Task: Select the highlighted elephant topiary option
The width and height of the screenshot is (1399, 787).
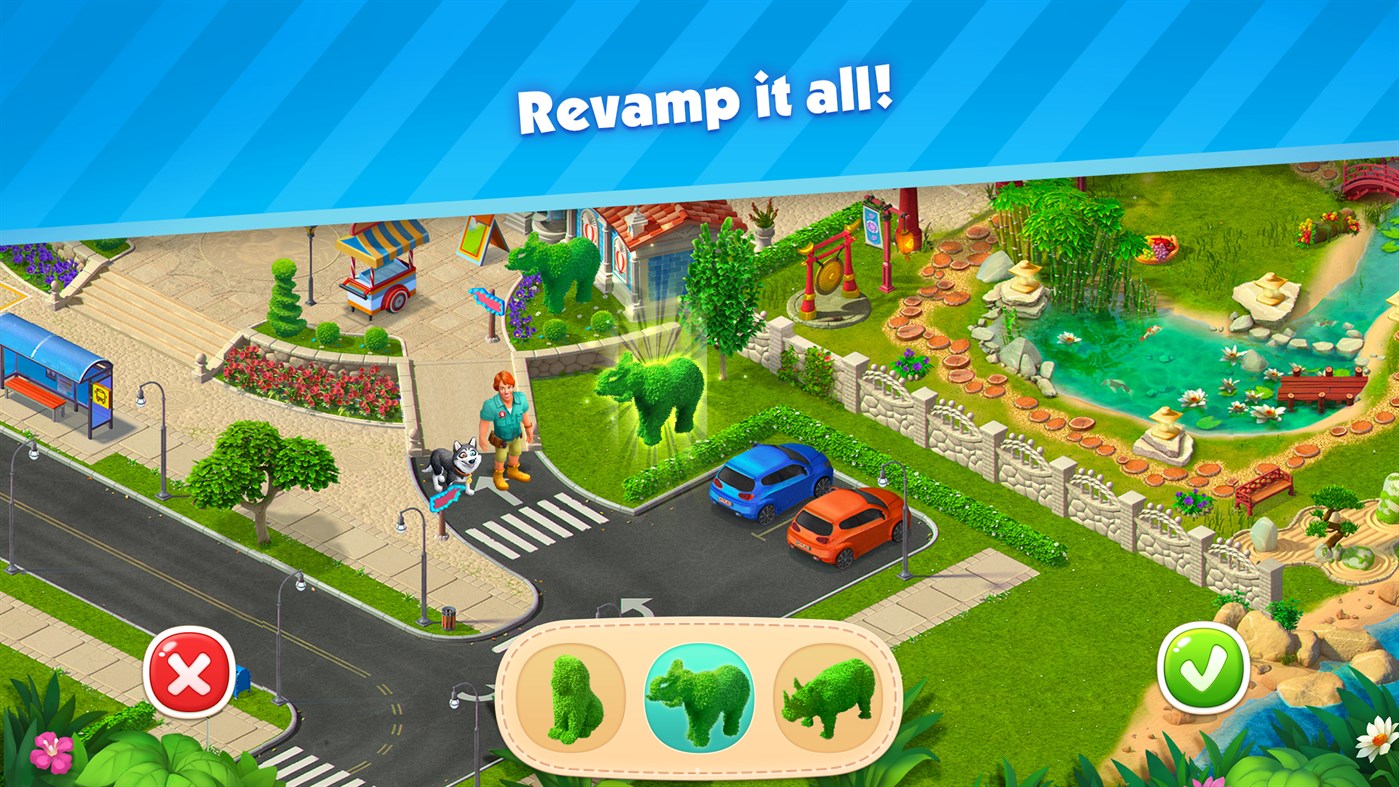Action: pos(698,697)
